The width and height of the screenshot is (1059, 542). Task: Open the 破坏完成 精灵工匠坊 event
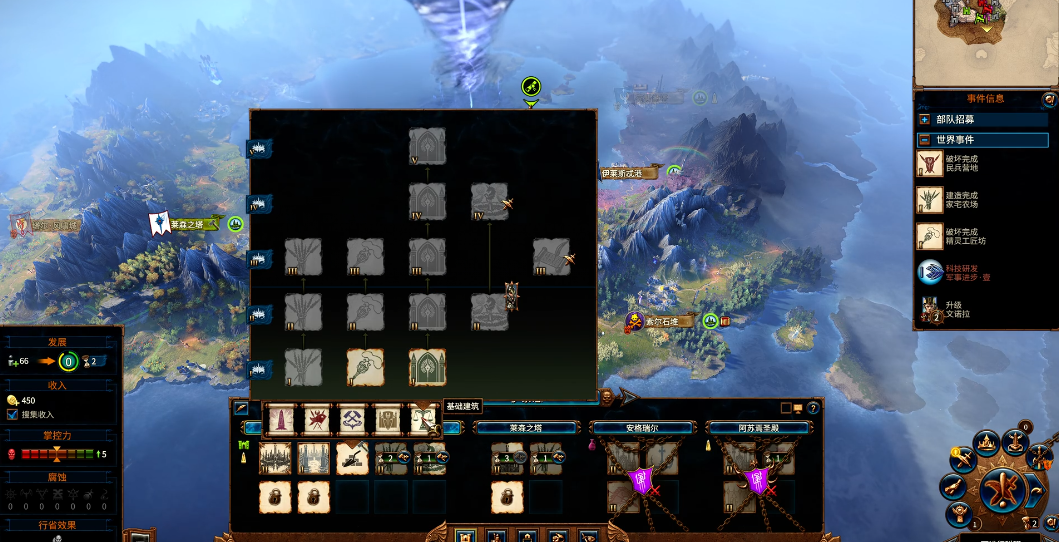930,237
